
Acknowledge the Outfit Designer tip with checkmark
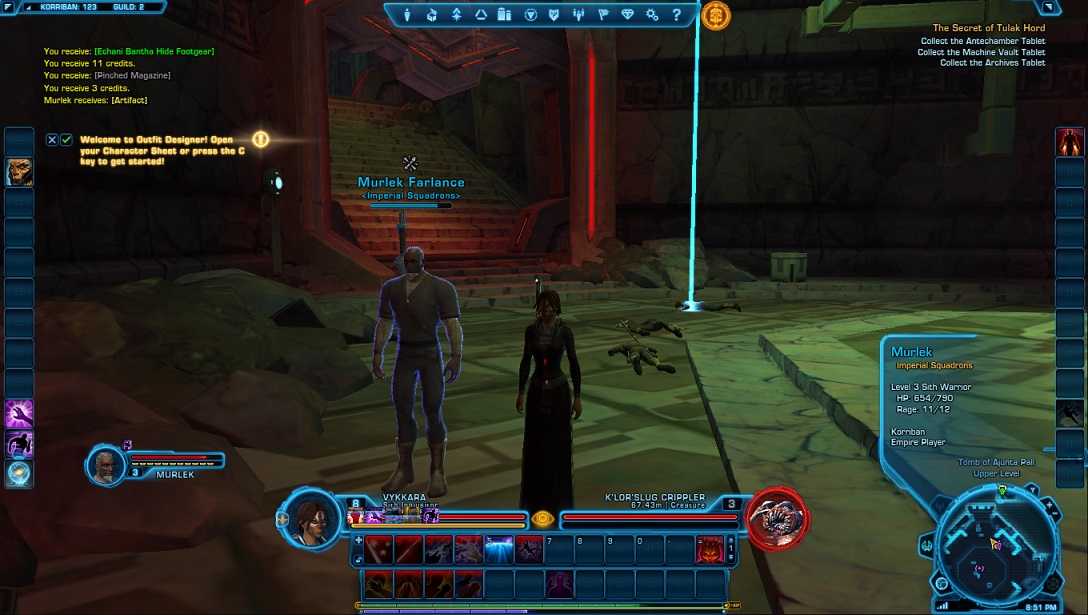66,140
